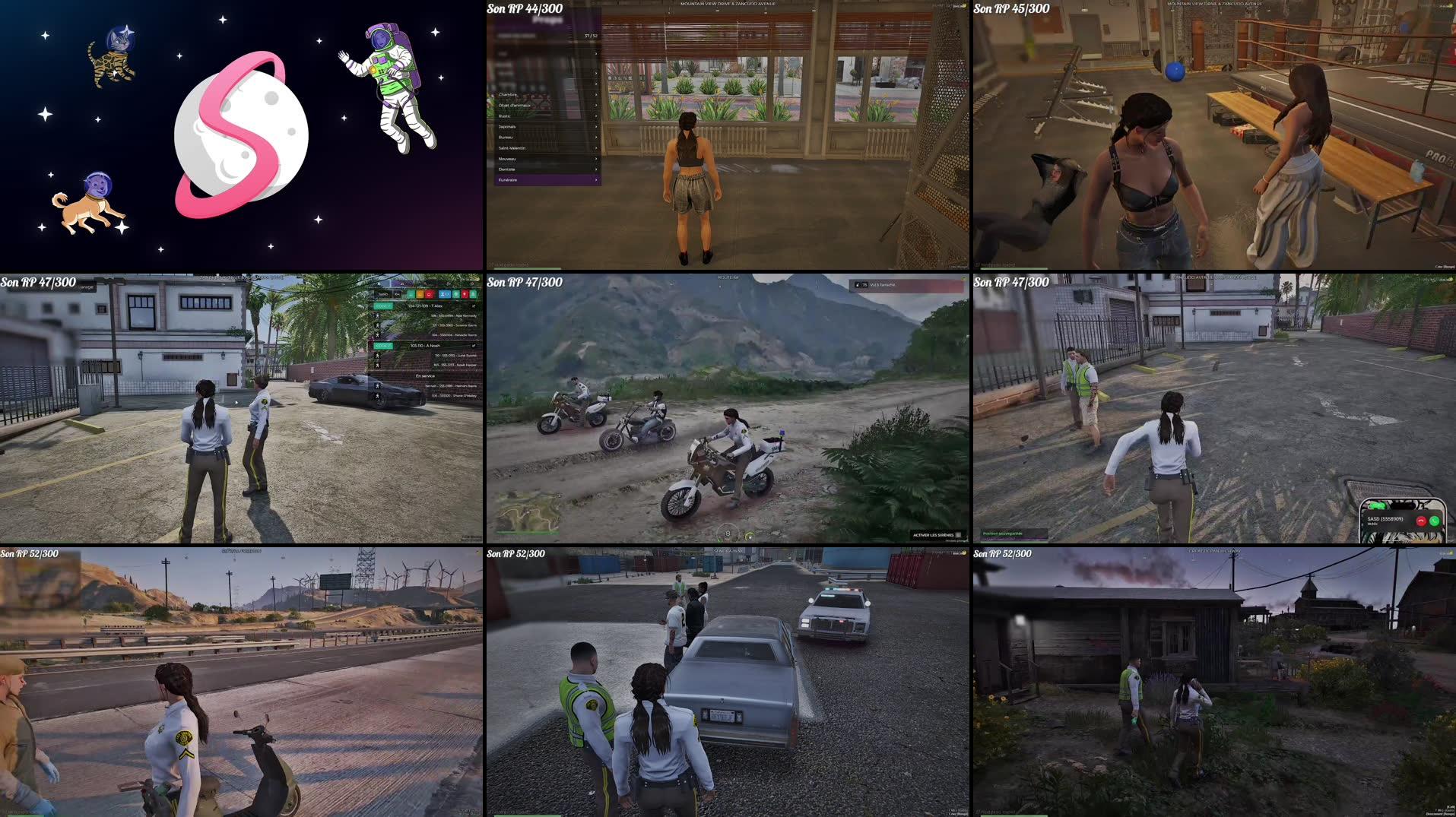Click the pedestrian icon beside Alex Kennedy

coord(378,315)
